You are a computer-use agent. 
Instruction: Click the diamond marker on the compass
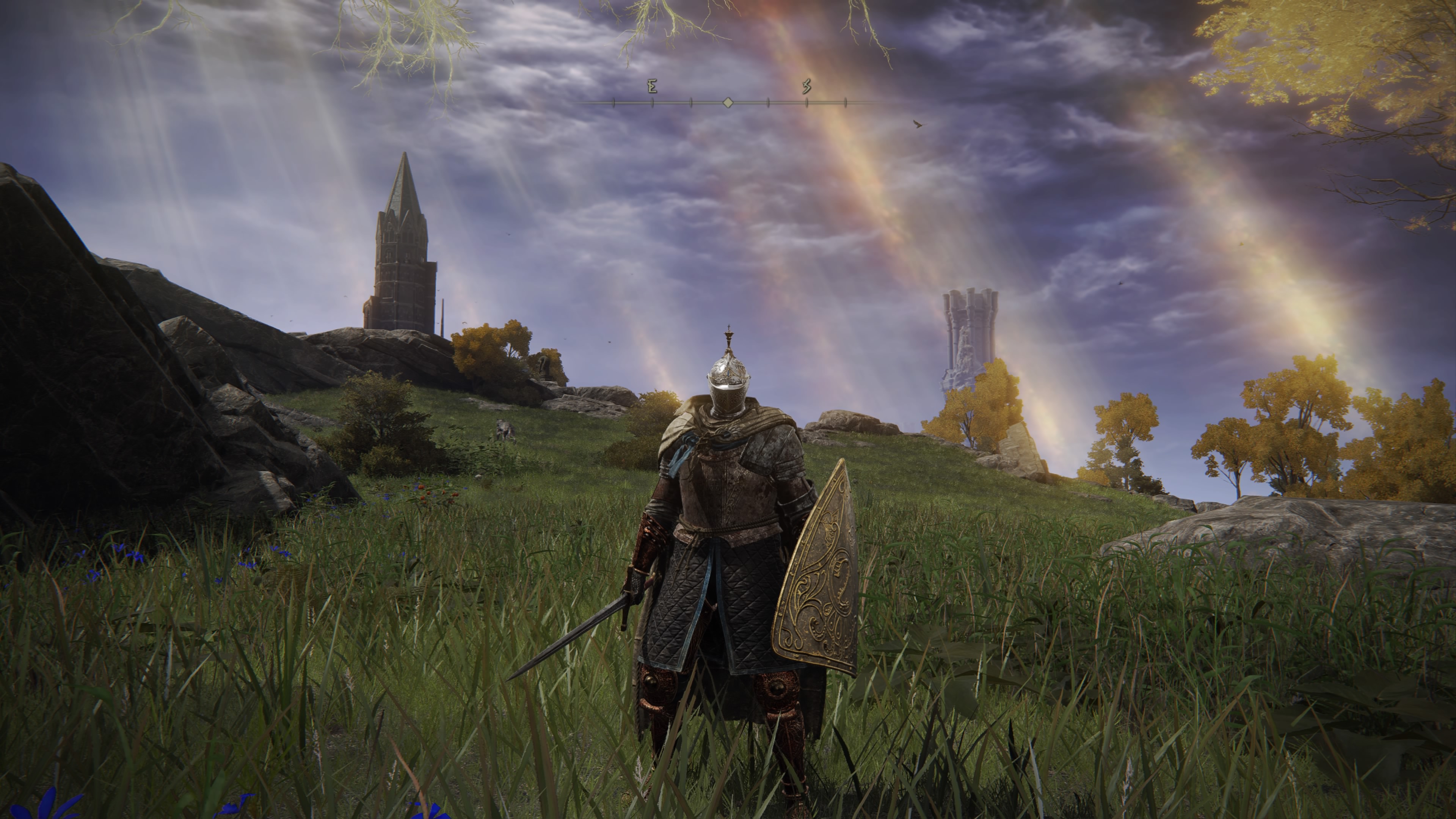tap(728, 103)
